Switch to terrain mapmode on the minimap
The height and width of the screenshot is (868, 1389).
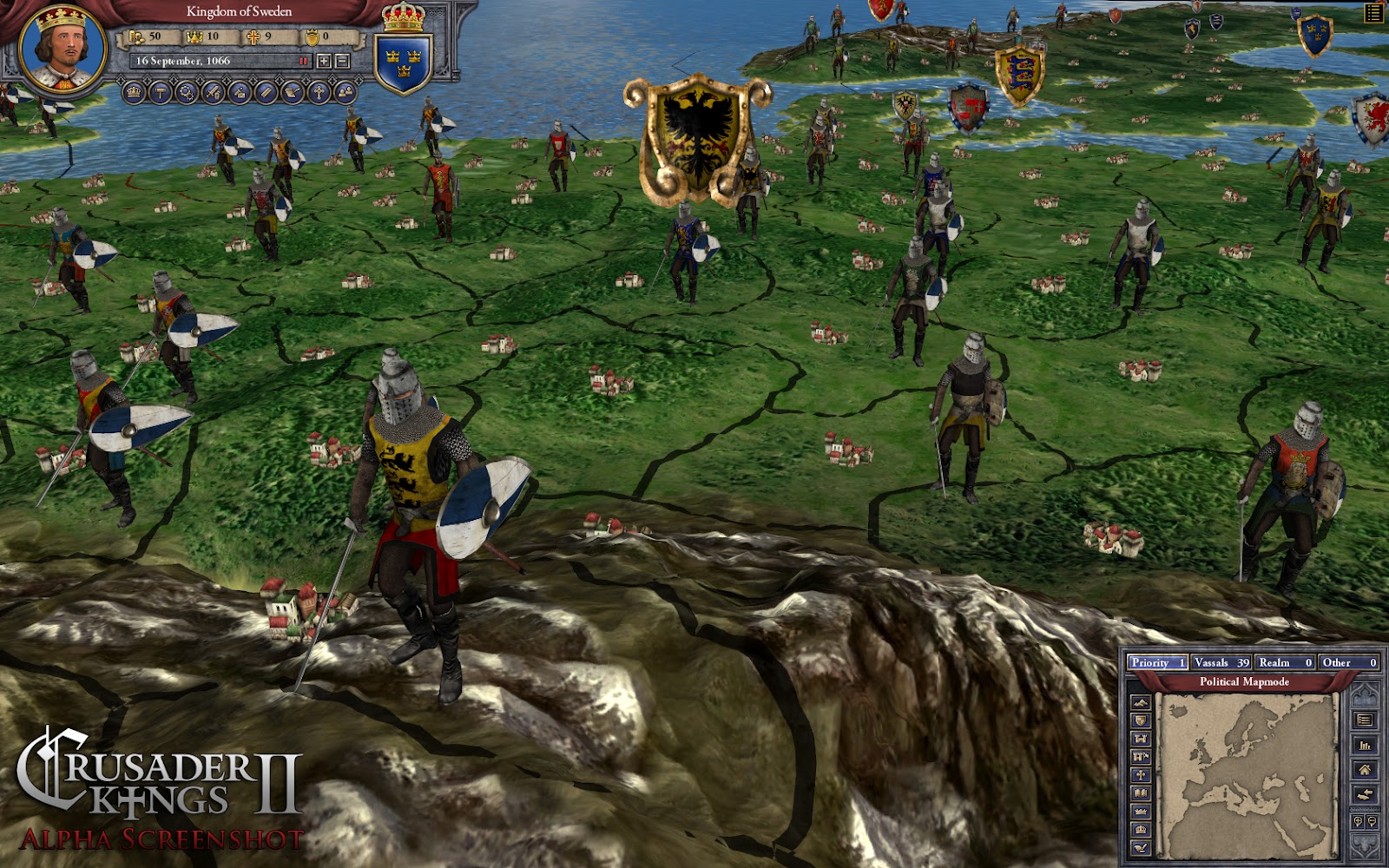pos(1141,702)
